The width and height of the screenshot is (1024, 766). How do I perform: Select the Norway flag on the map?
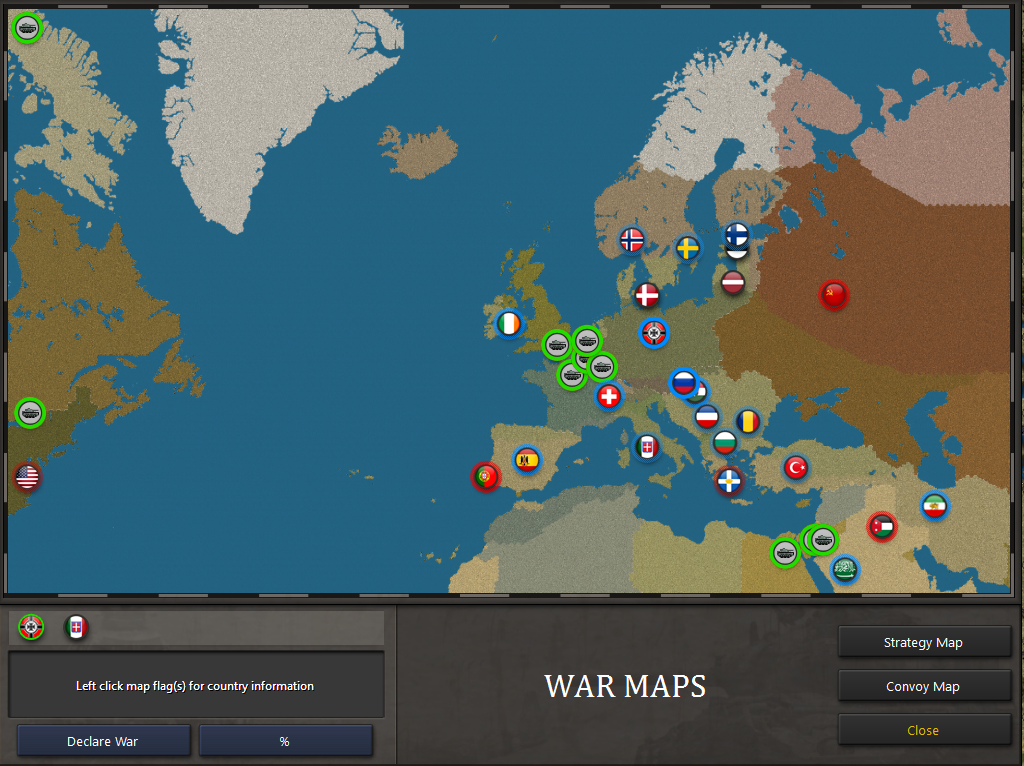pos(632,240)
